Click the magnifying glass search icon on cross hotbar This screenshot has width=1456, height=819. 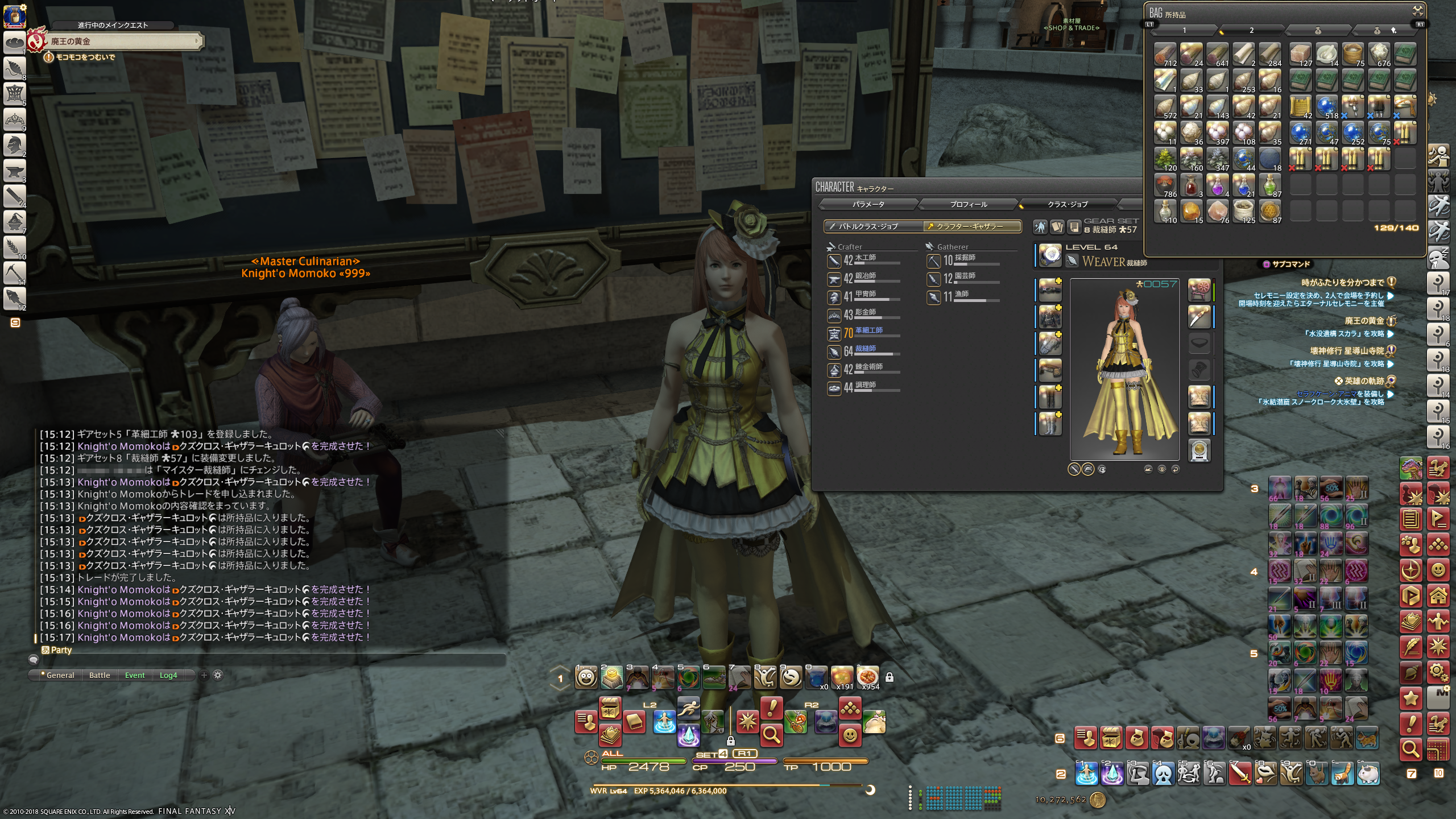click(x=771, y=735)
